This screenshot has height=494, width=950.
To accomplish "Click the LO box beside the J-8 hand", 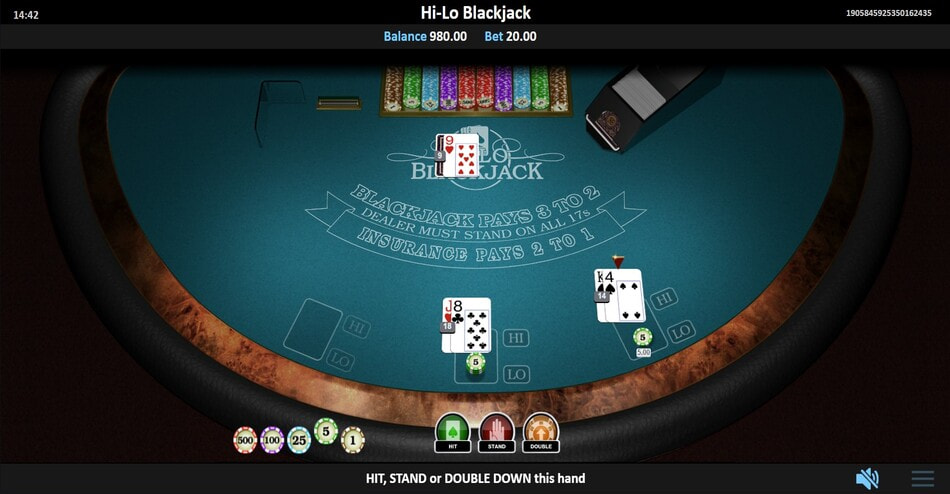I will [x=516, y=374].
